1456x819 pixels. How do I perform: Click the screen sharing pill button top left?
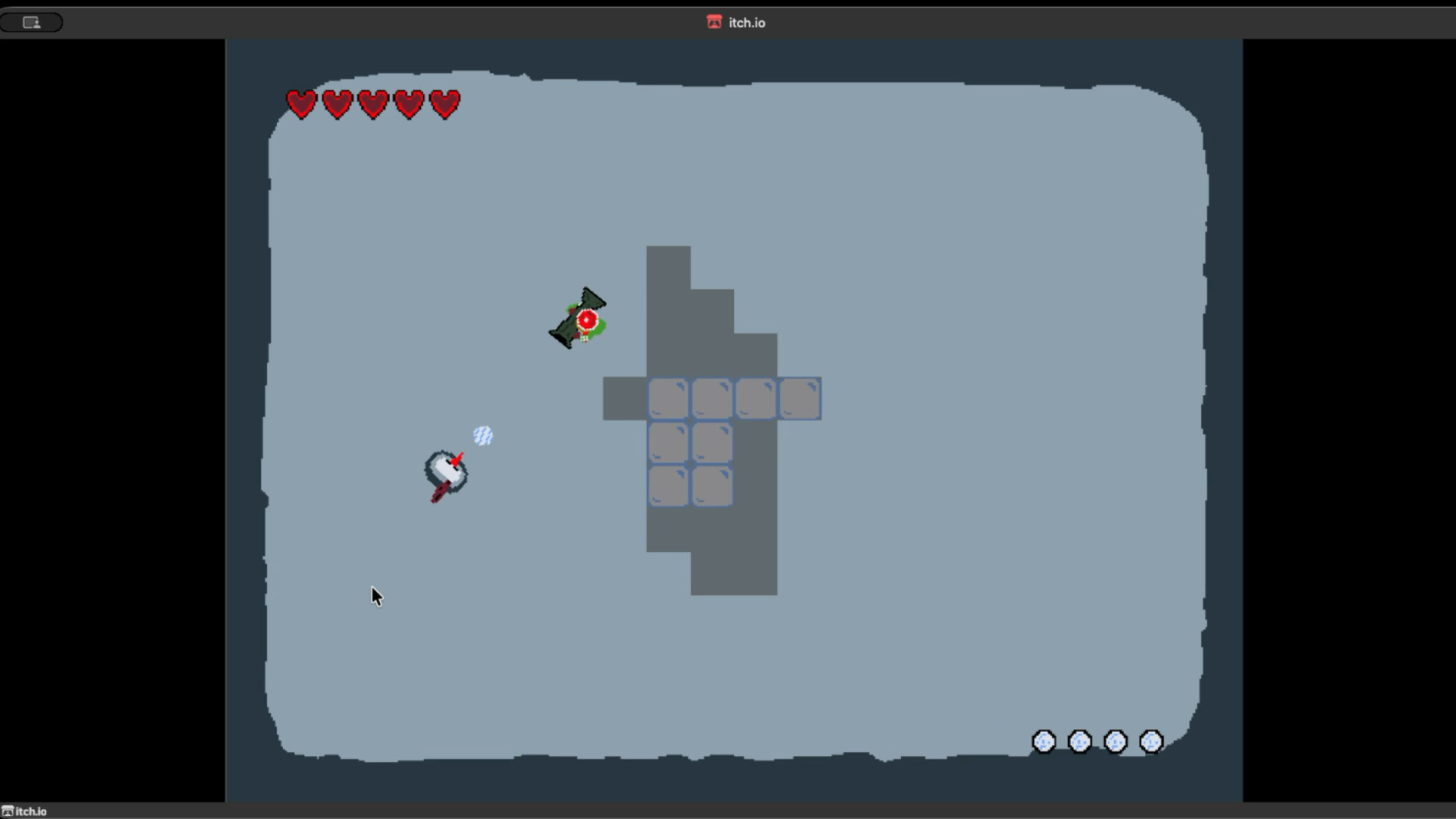(x=31, y=22)
